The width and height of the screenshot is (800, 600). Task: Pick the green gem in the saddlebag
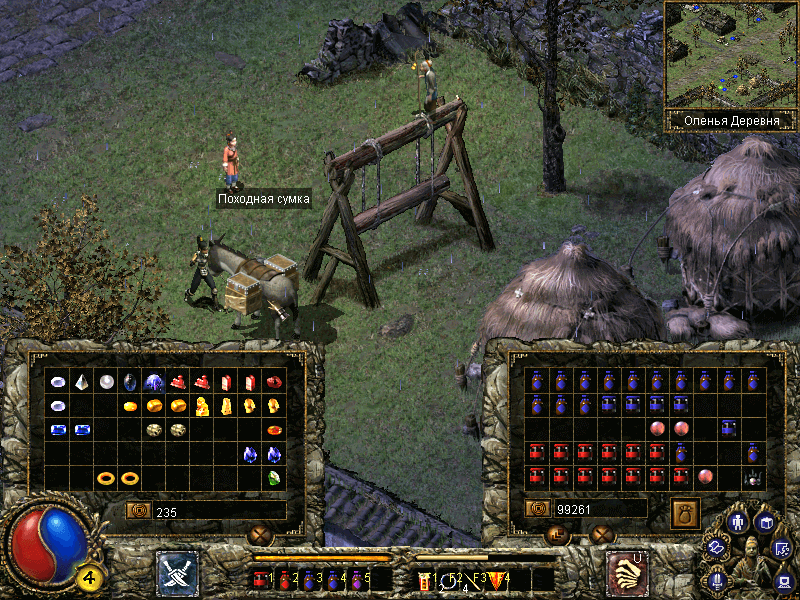point(273,478)
